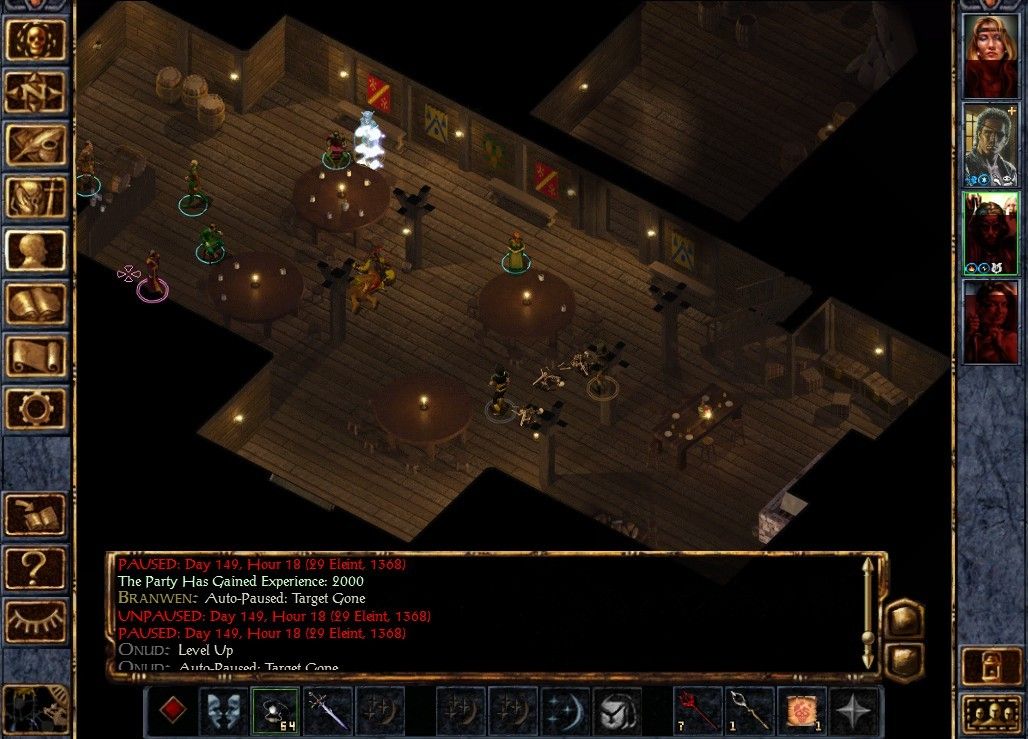Open the inventory helmet-and-sword button
Screen dimensions: 1028x739
36,199
